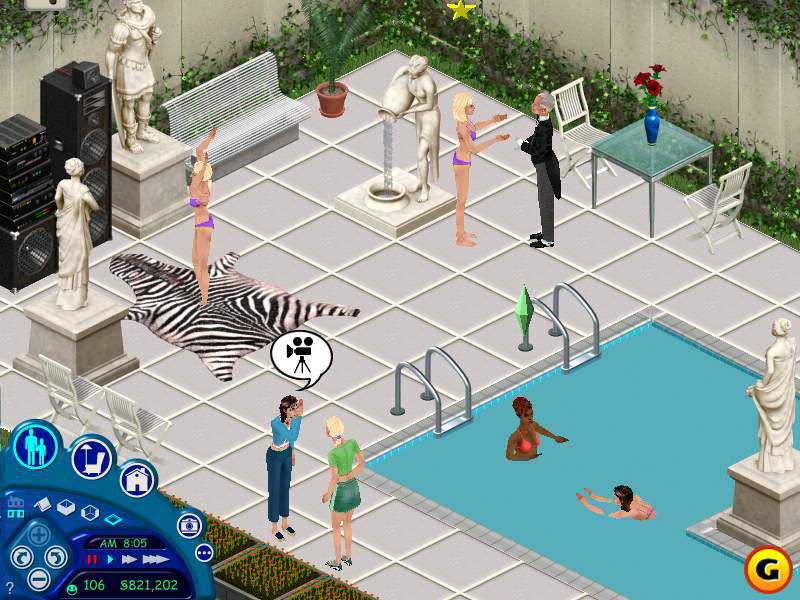The width and height of the screenshot is (800, 600).
Task: Set game speed to normal play
Action: (x=111, y=559)
